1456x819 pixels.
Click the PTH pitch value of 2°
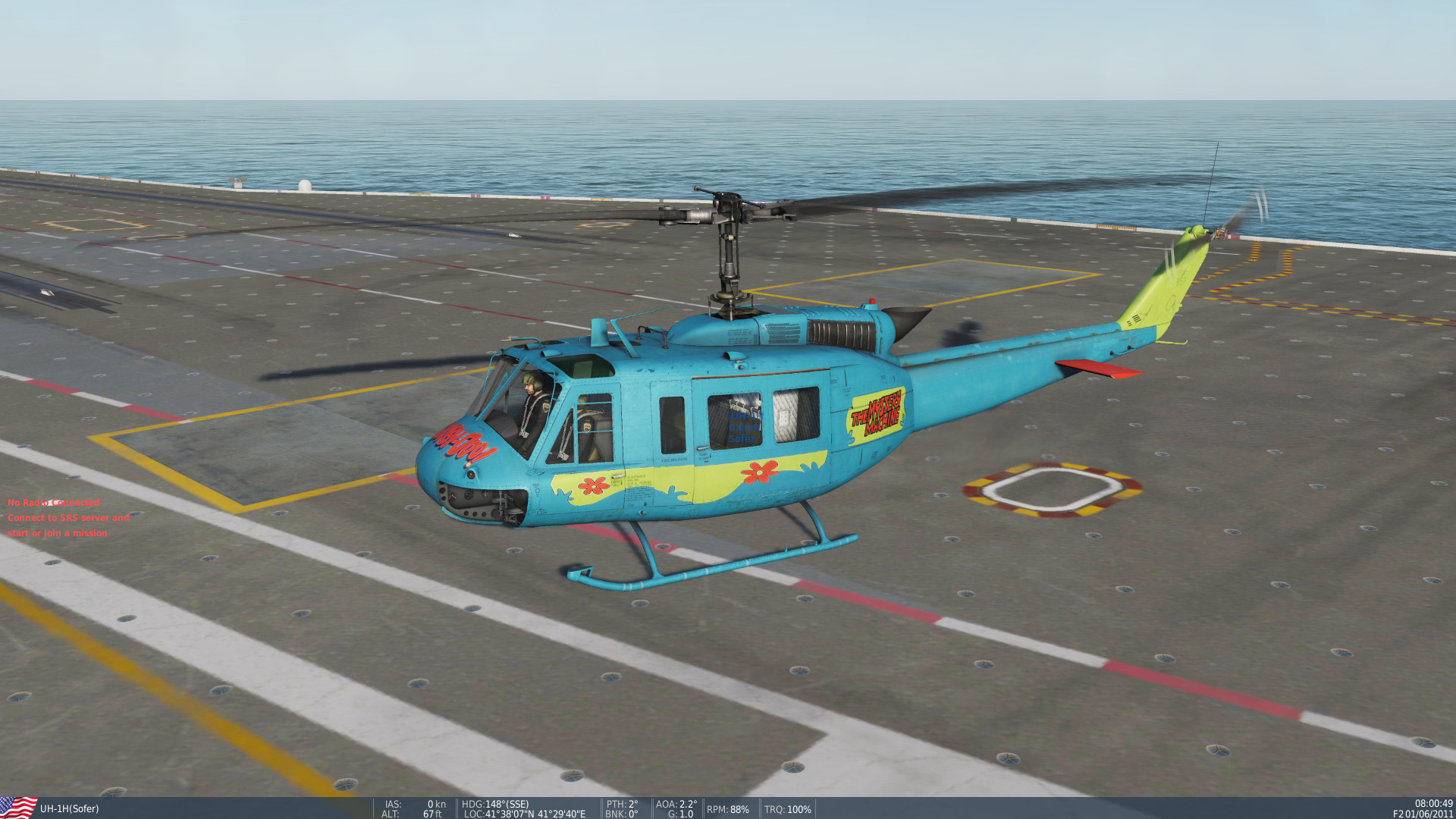coord(622,802)
